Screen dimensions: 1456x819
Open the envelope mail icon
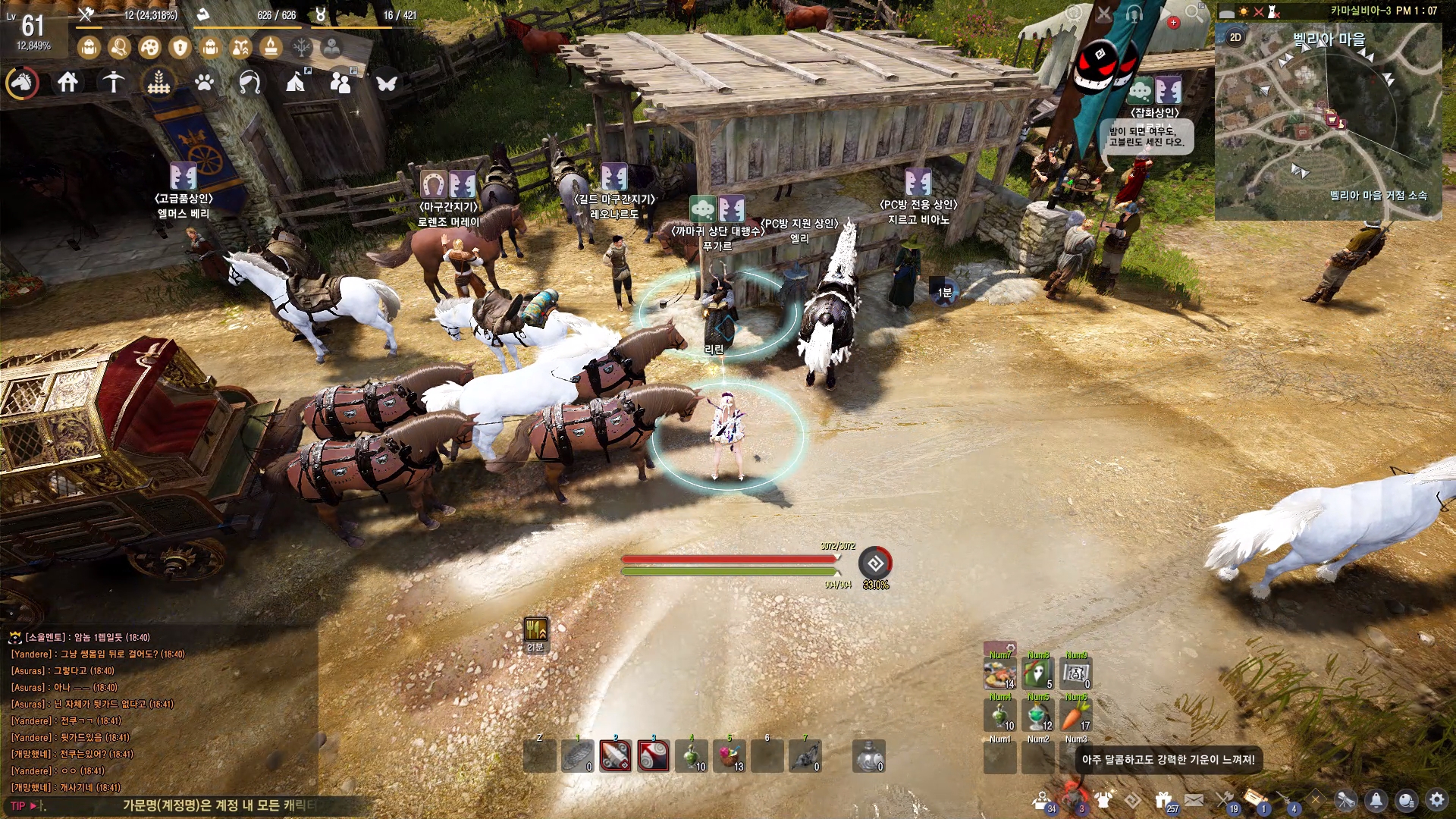[x=1194, y=799]
